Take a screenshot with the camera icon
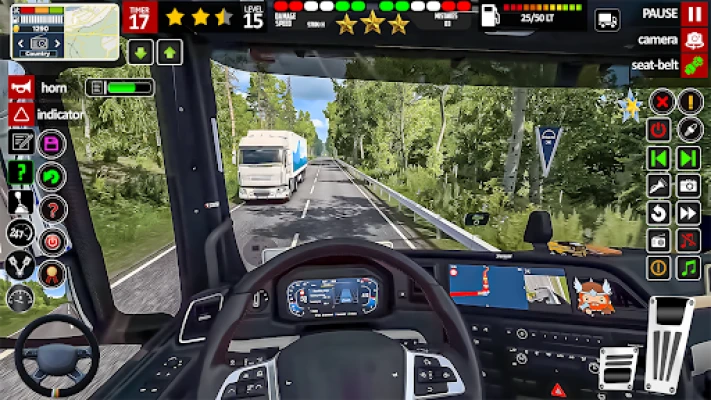This screenshot has width=711, height=400. [x=688, y=185]
